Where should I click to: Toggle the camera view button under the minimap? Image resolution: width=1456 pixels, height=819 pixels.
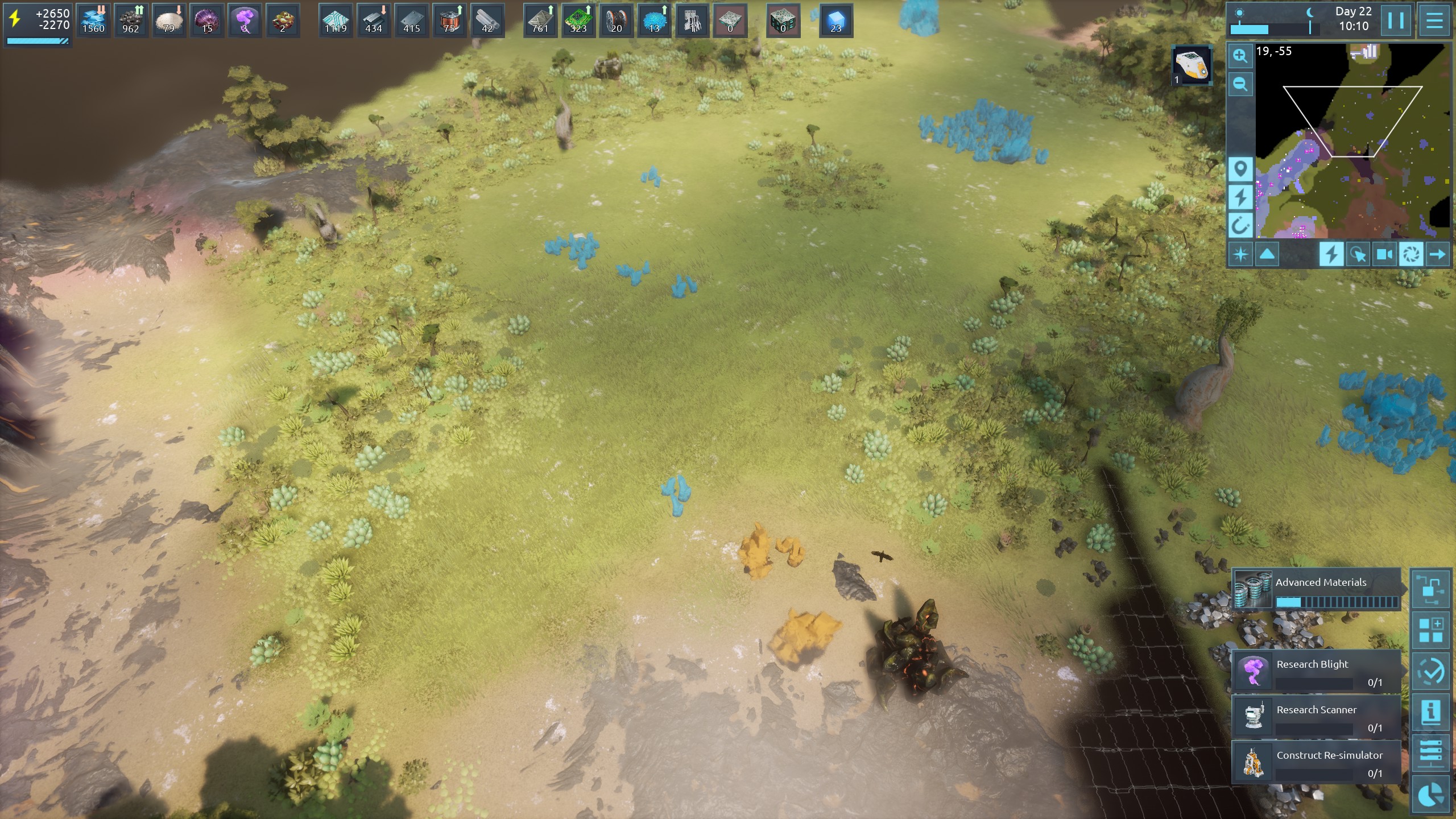coord(1384,254)
